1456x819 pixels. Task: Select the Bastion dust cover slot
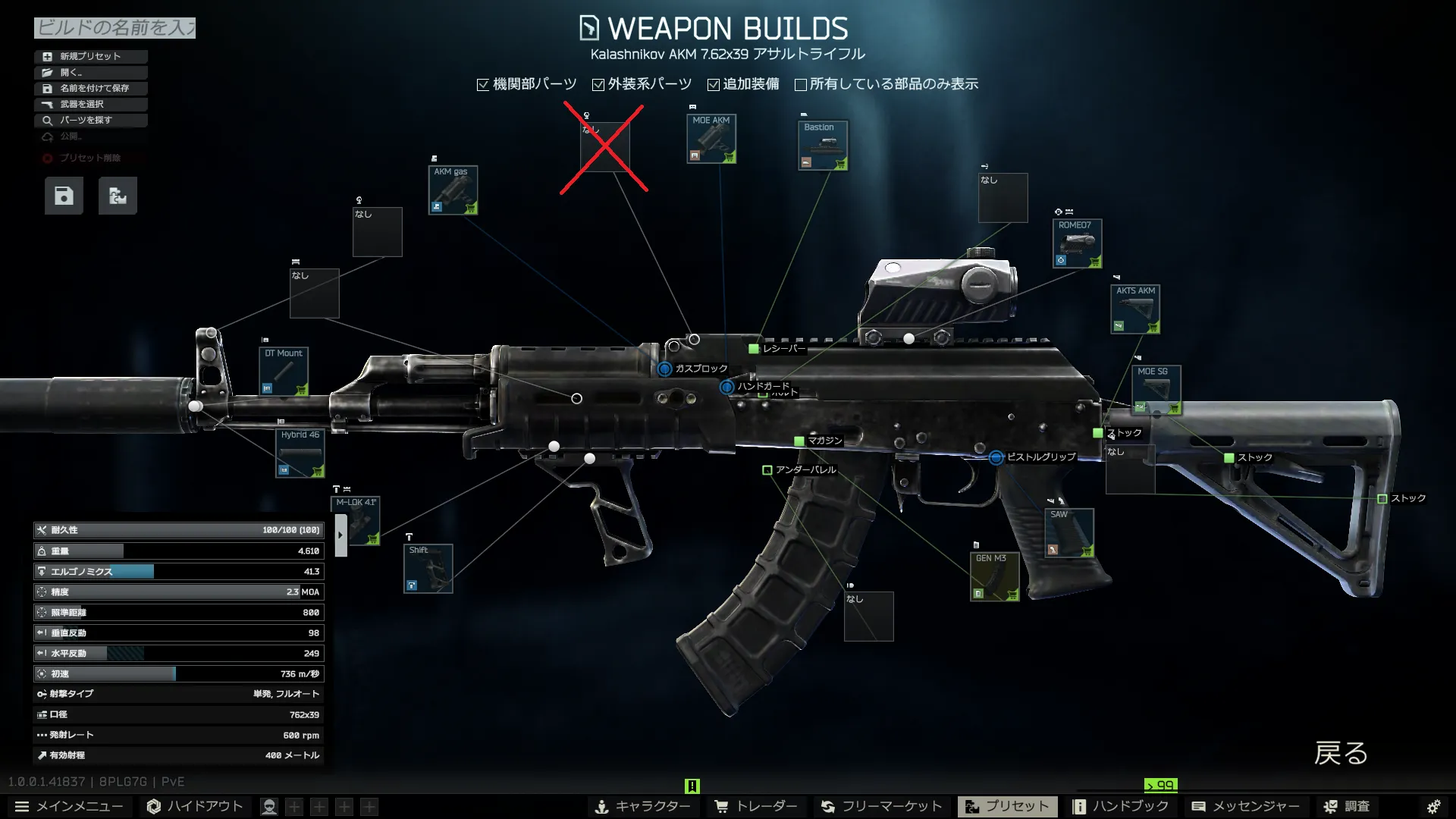pyautogui.click(x=823, y=146)
